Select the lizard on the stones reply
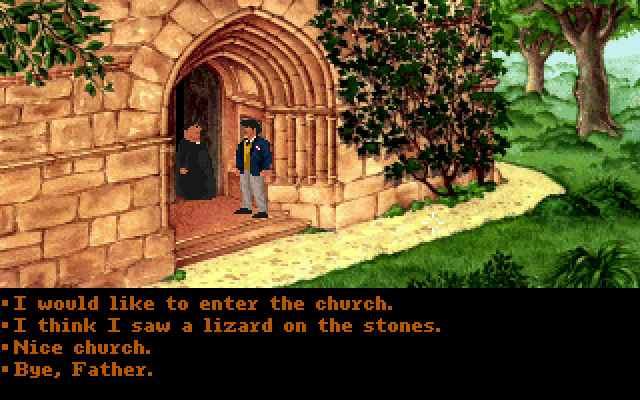 226,326
